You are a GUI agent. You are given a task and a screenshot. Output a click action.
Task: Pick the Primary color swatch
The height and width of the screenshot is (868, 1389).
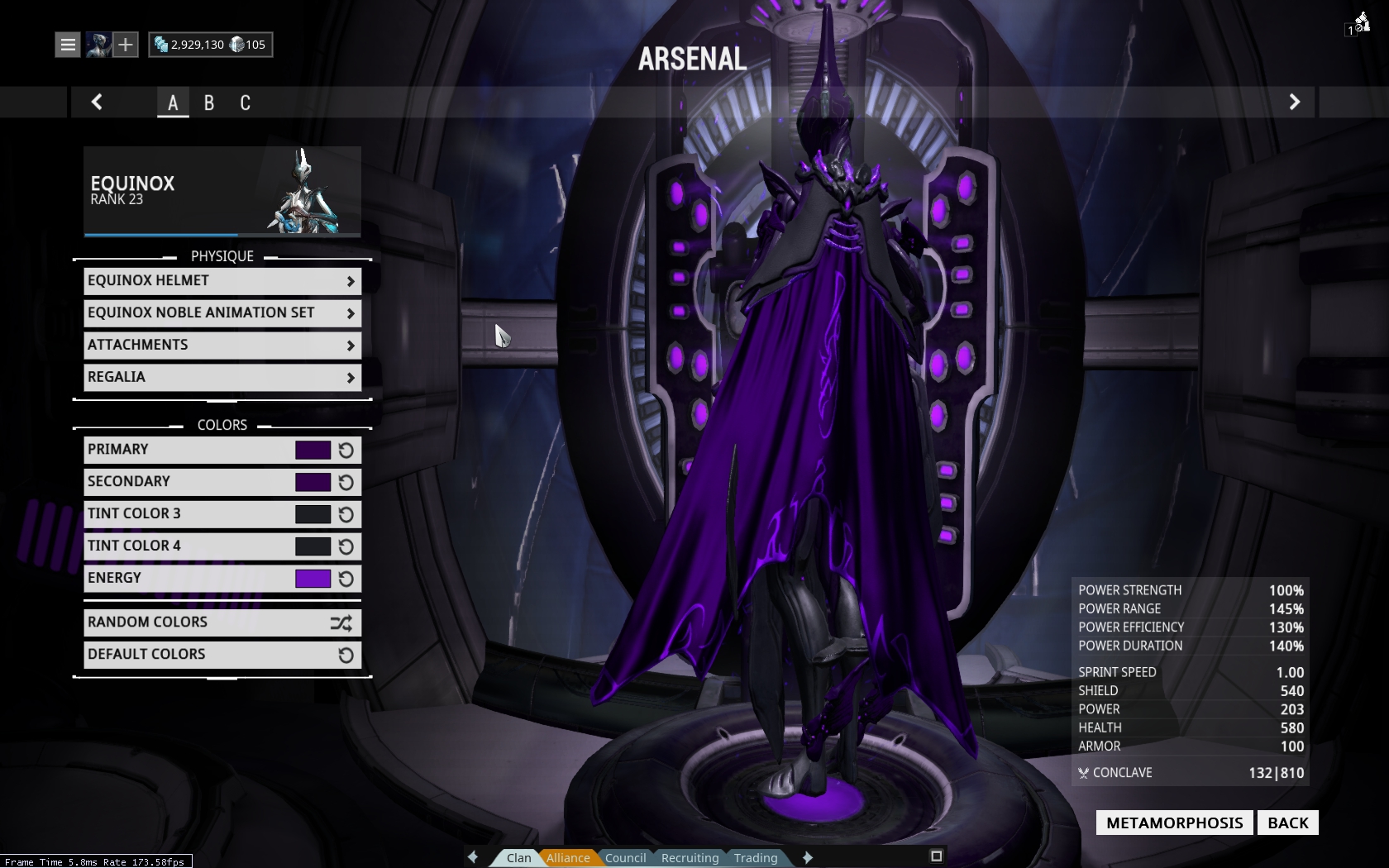tap(313, 450)
